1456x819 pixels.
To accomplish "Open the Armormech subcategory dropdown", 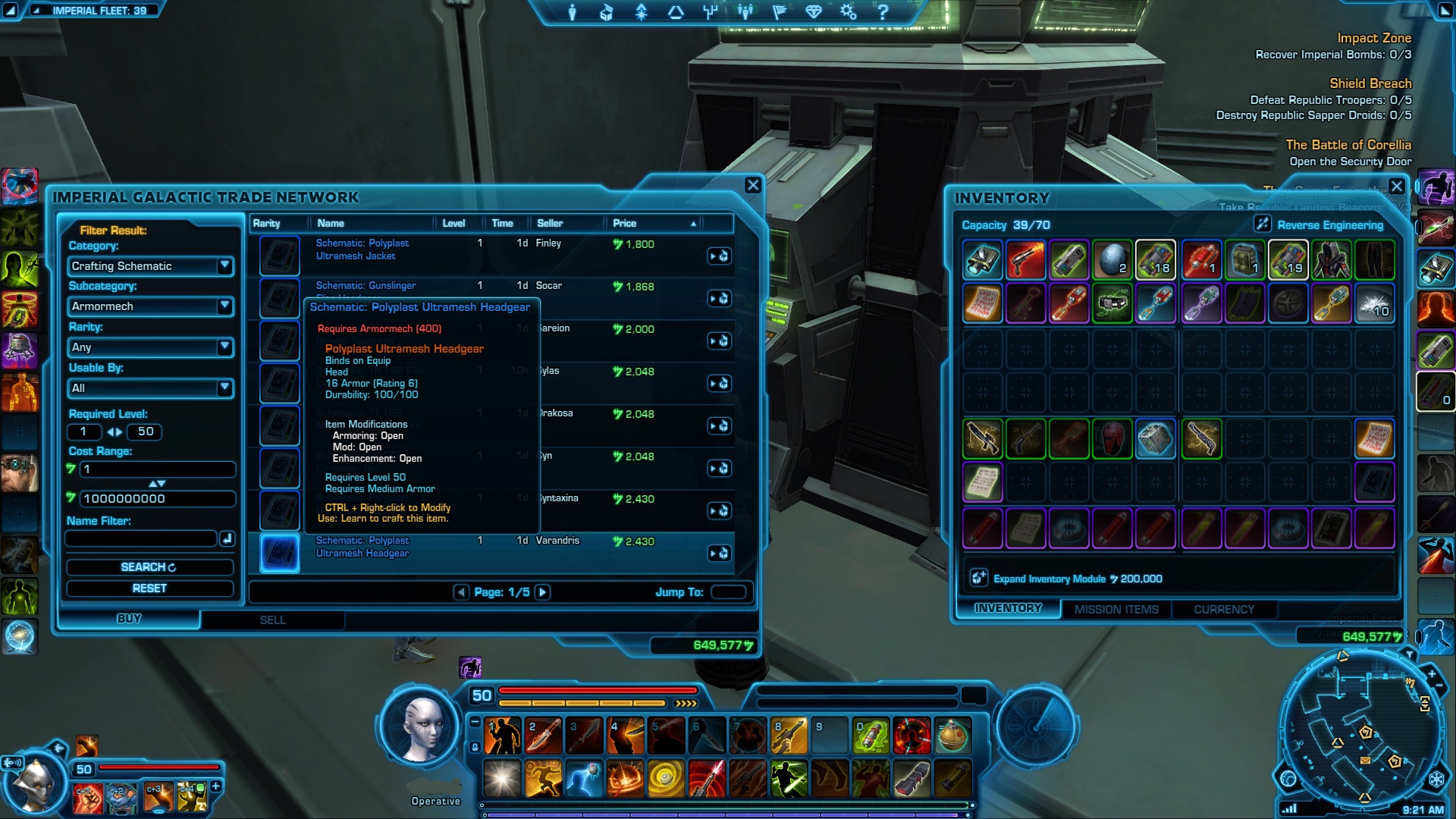I will pyautogui.click(x=150, y=306).
